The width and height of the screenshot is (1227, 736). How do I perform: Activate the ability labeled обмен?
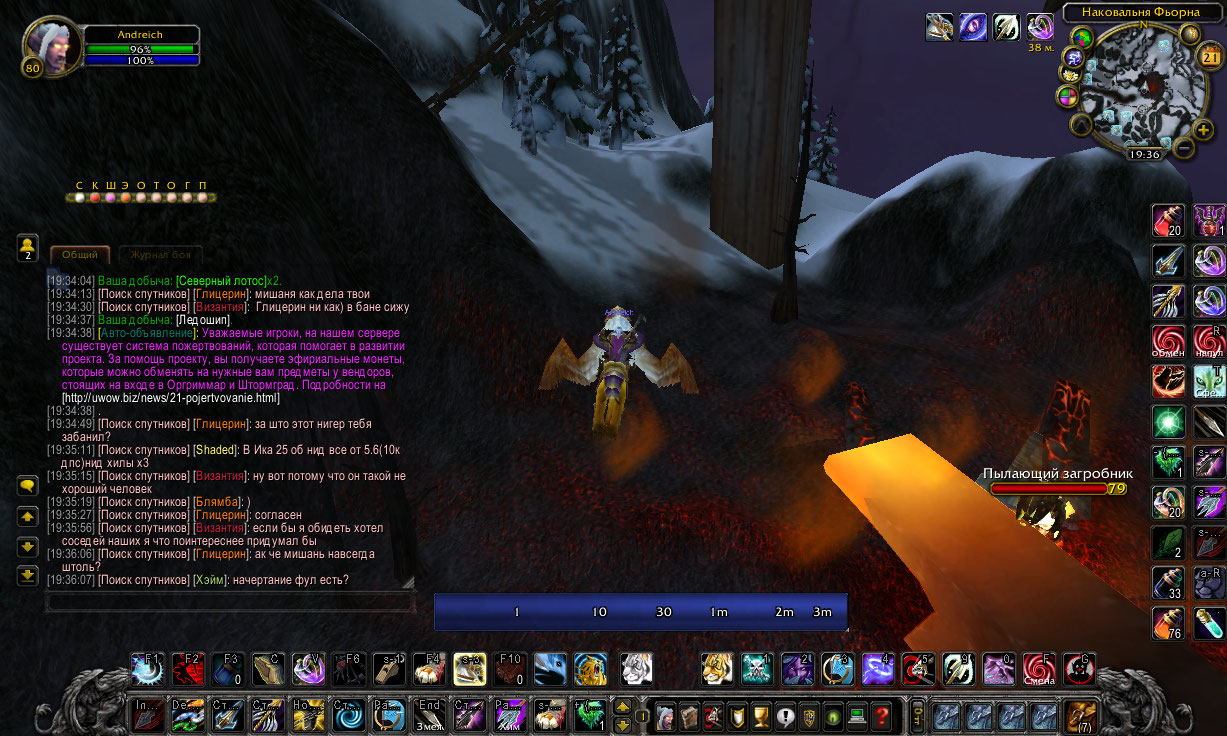[x=1167, y=340]
